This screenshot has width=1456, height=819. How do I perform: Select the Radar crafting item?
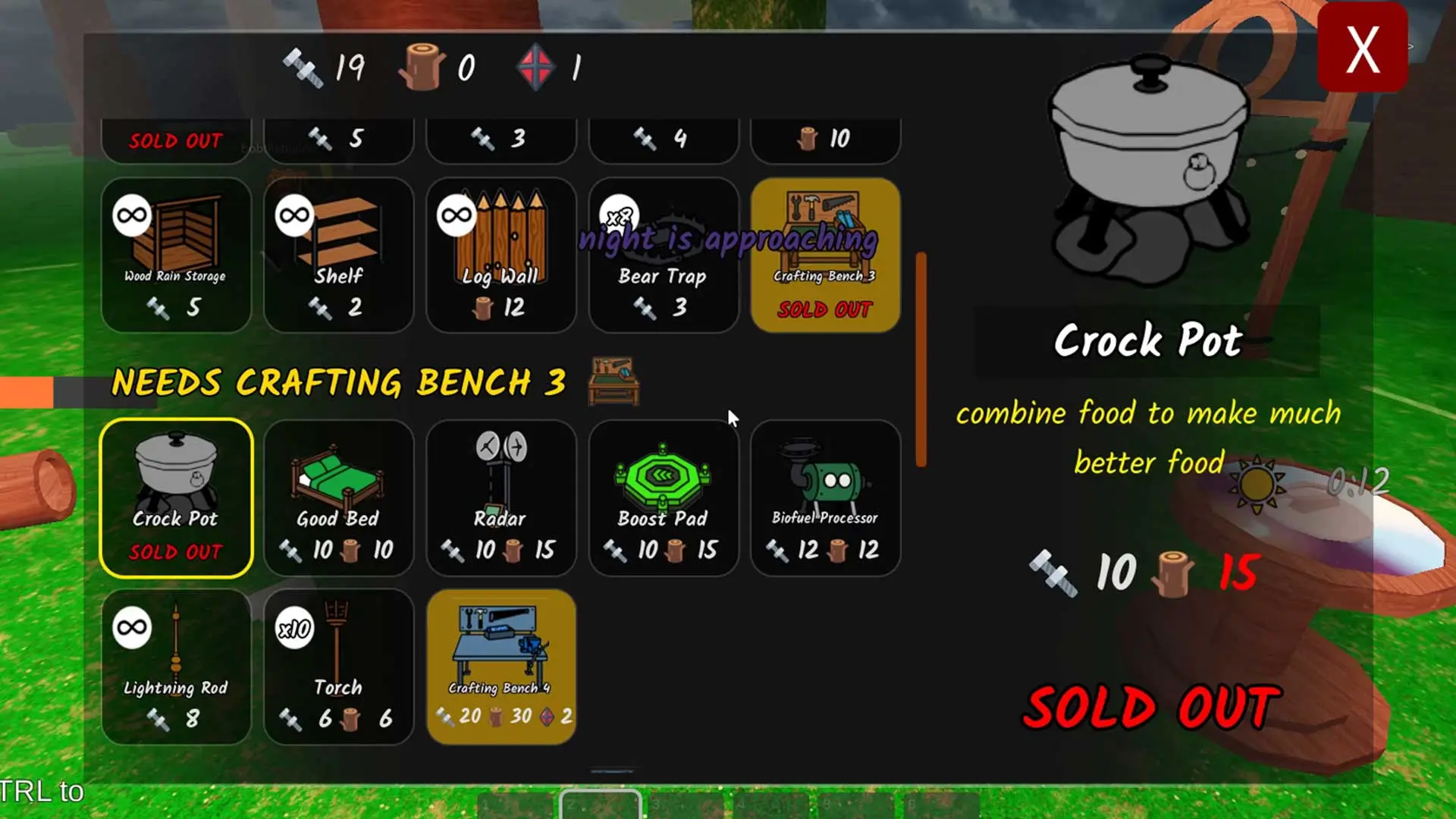coord(500,497)
